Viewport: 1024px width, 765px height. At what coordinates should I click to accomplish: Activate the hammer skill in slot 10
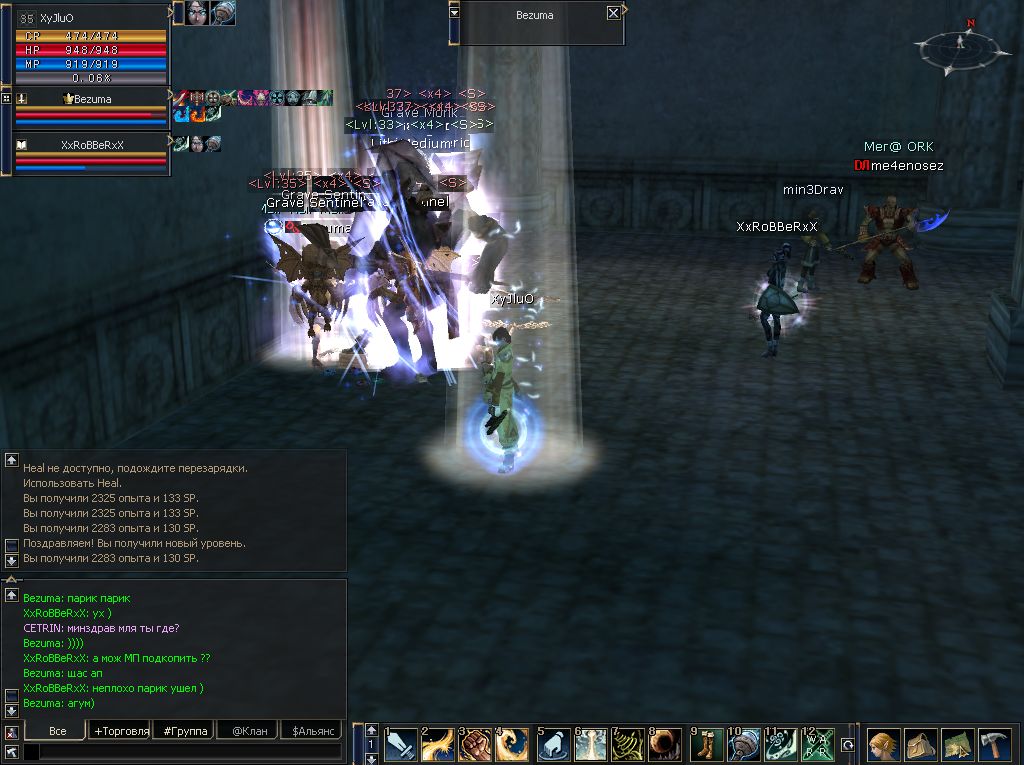click(x=744, y=746)
